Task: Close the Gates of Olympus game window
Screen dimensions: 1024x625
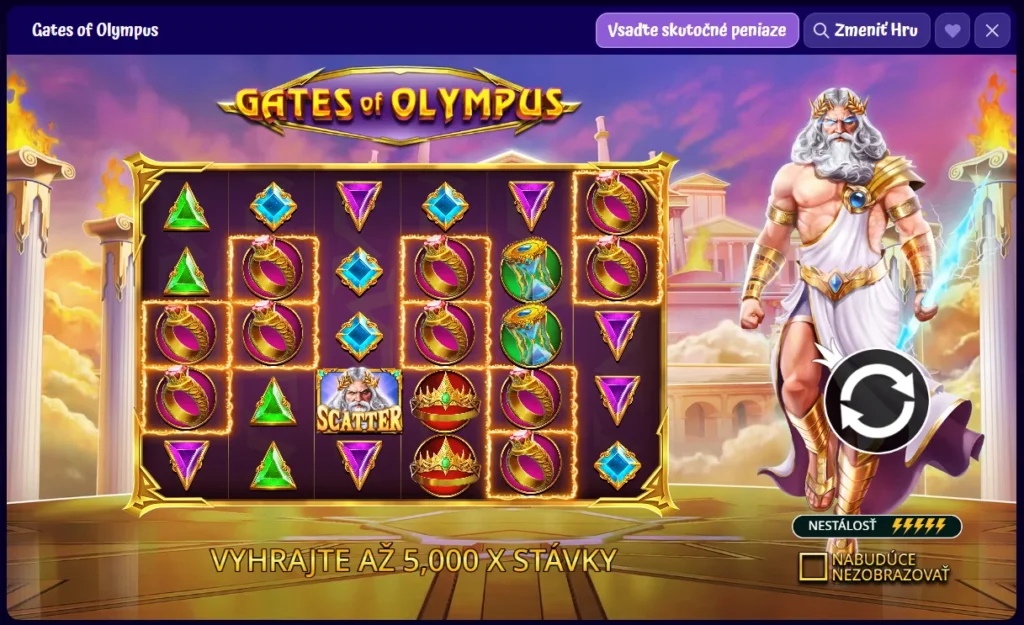Action: [x=992, y=30]
